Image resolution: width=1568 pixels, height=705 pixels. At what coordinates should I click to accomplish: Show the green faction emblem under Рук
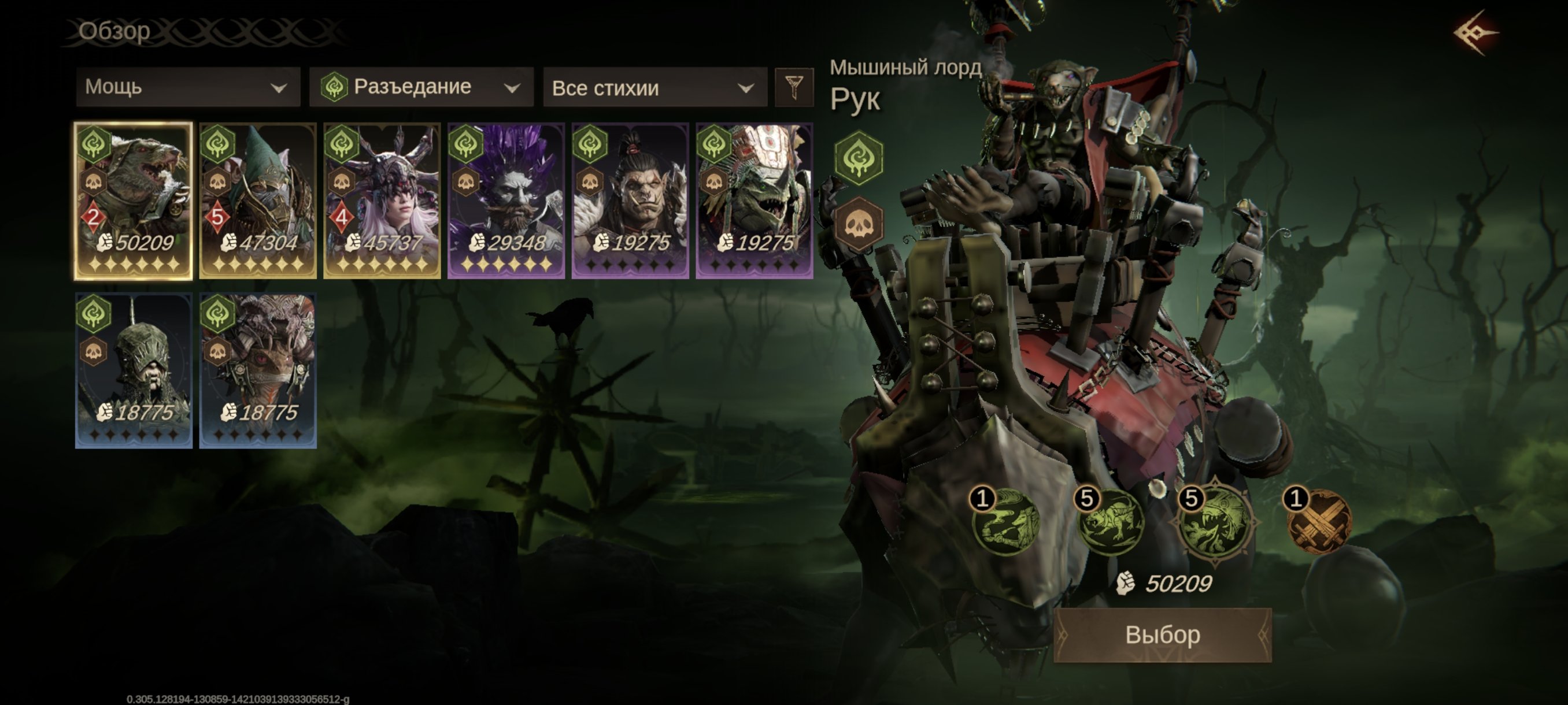(858, 158)
